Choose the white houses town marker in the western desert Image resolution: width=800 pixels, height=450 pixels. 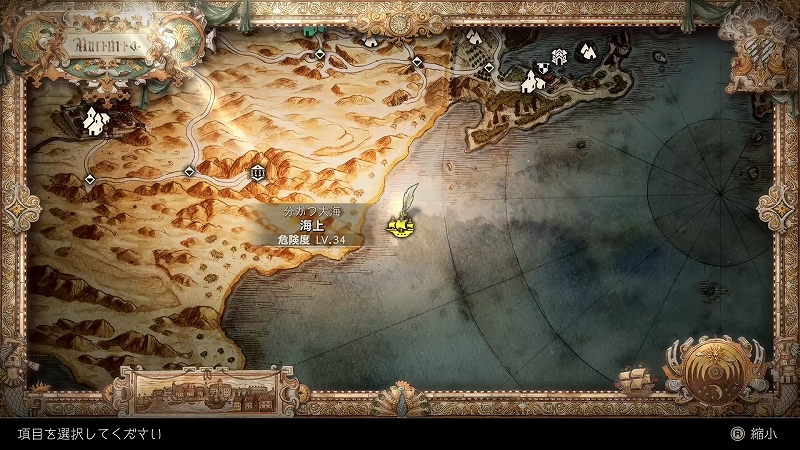pos(95,121)
